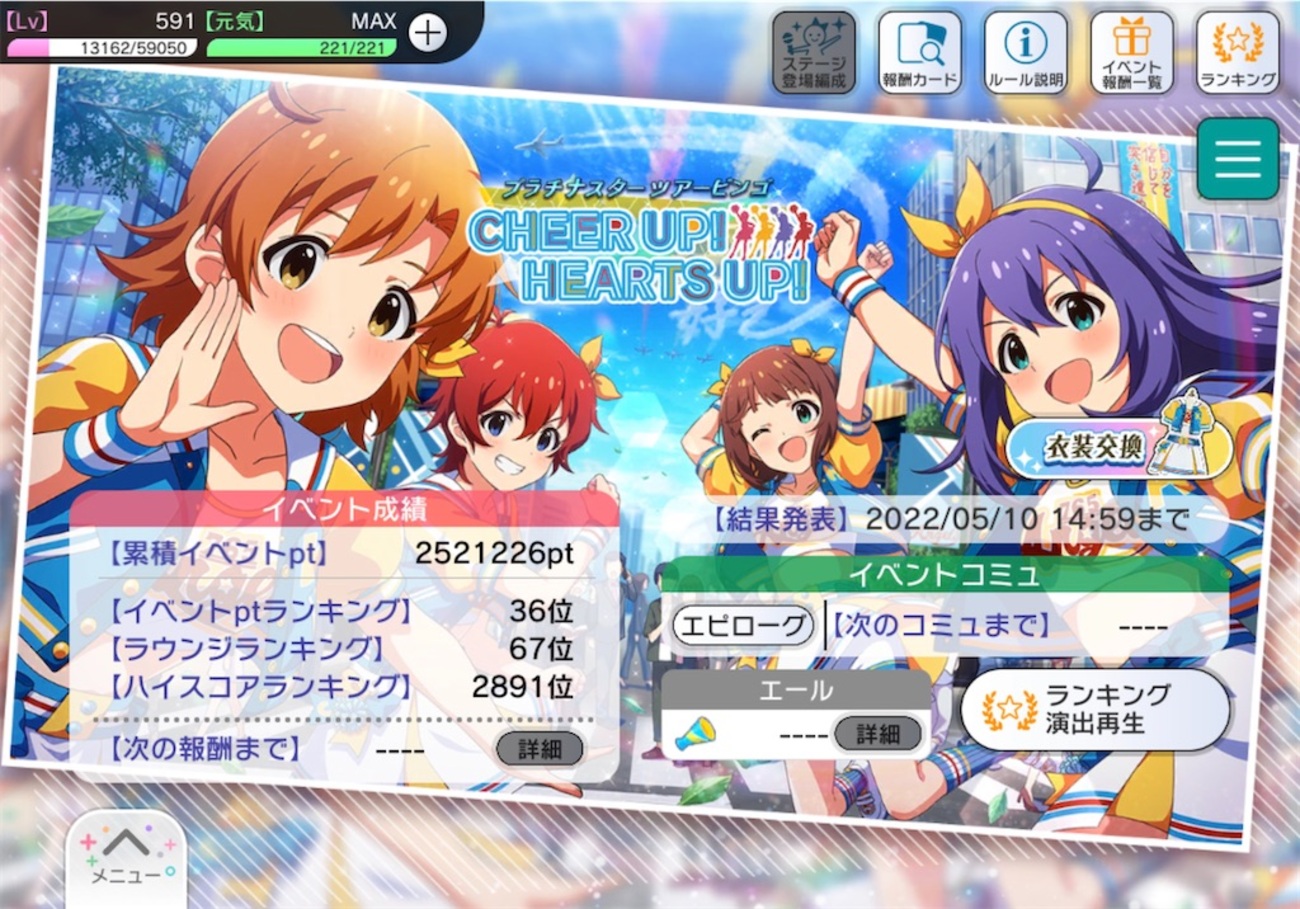Replay the ランキング演出再生 ranking animation
The width and height of the screenshot is (1300, 909).
click(x=1094, y=709)
